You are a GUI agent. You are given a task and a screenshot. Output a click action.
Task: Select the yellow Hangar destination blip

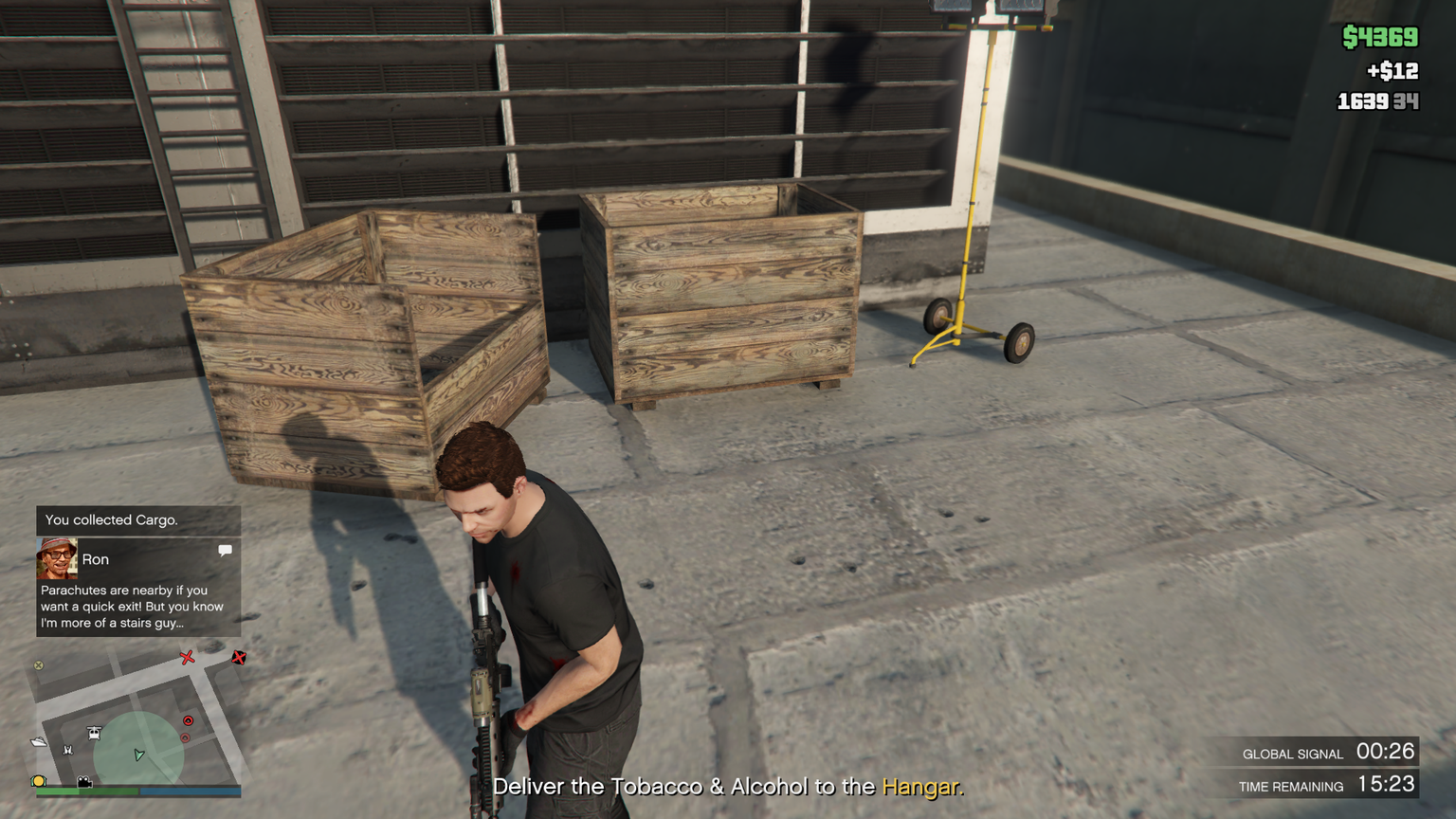tap(39, 781)
